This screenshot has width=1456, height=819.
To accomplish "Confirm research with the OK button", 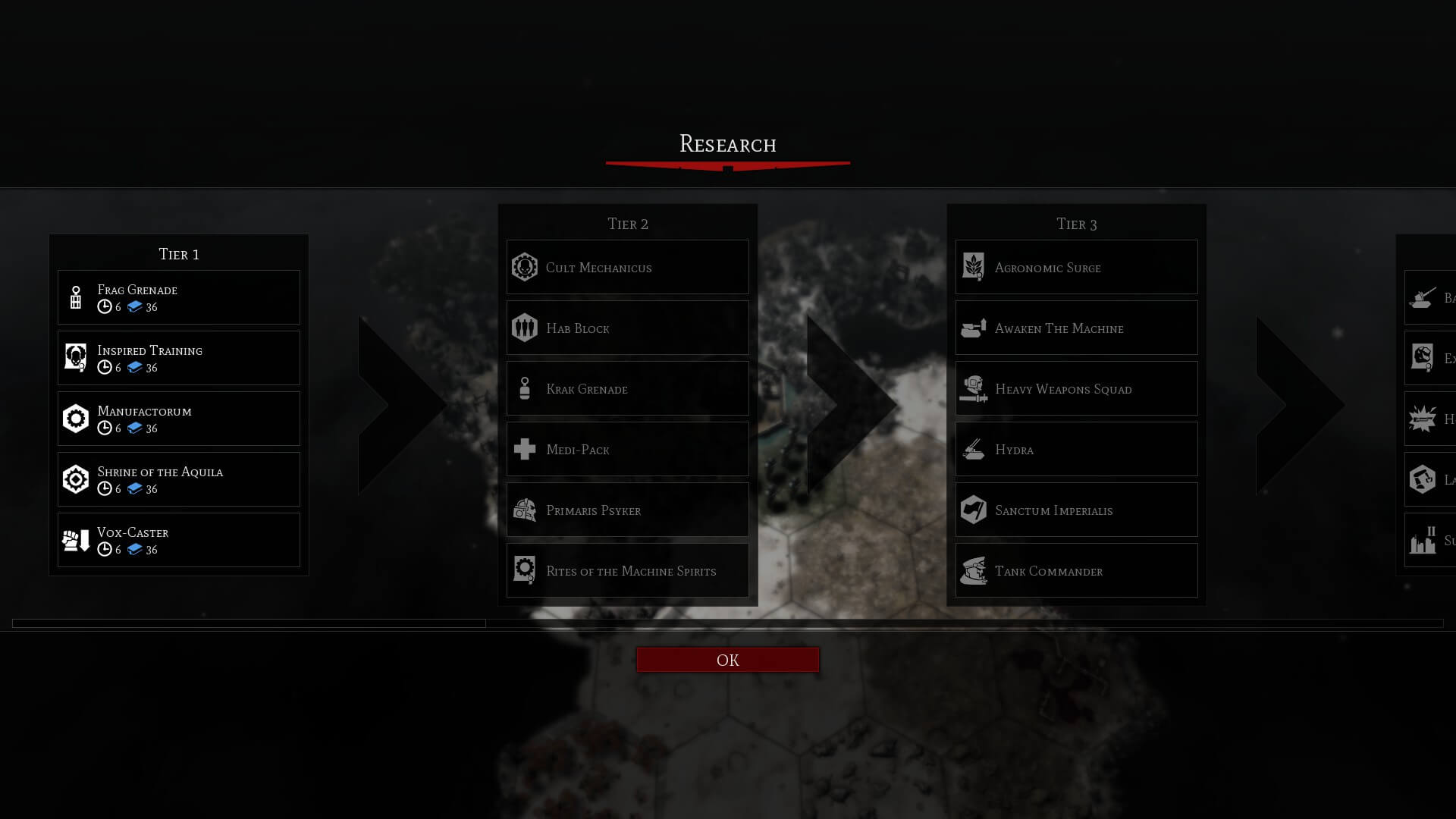I will [727, 660].
